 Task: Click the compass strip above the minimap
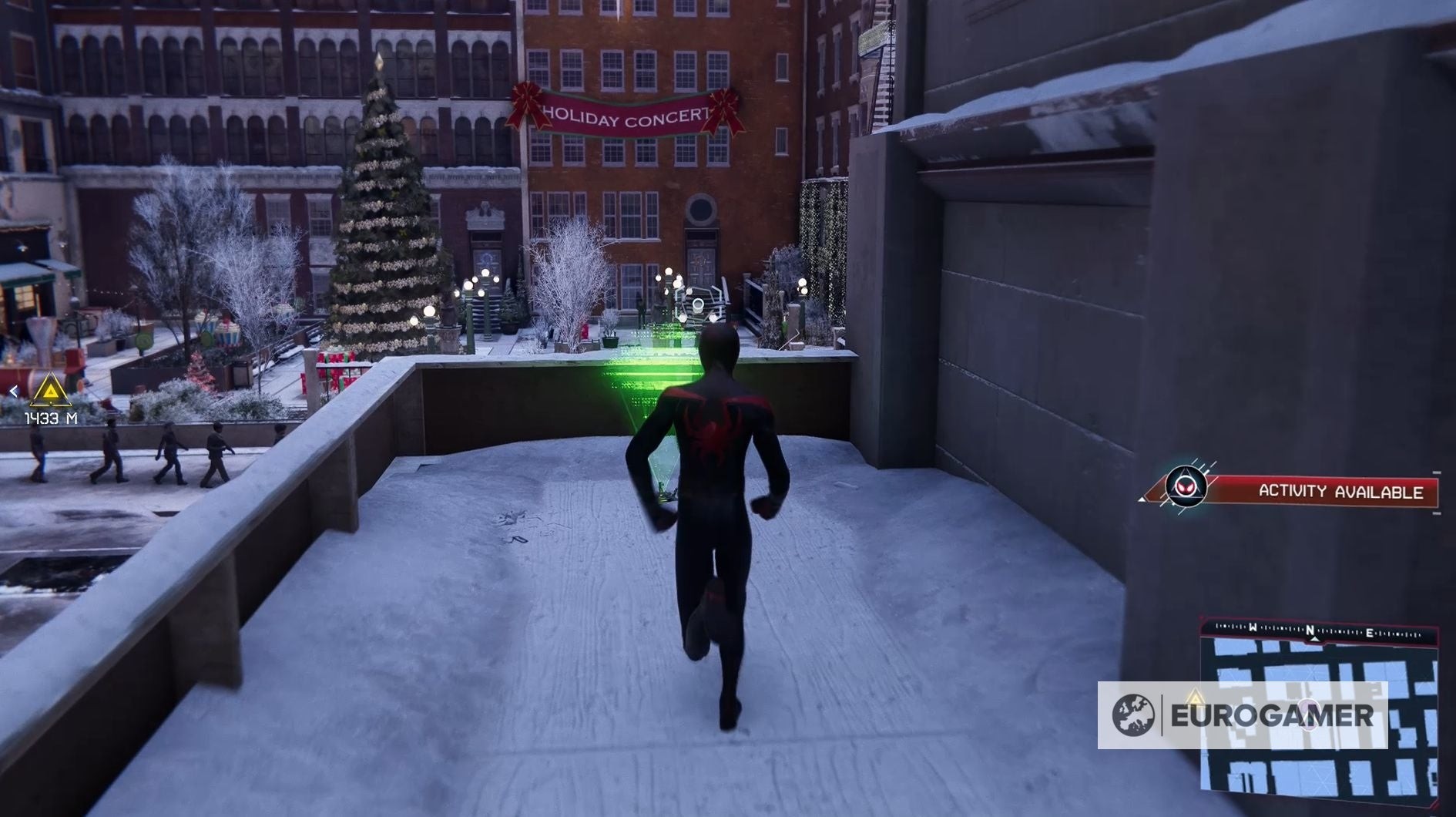pos(1318,630)
